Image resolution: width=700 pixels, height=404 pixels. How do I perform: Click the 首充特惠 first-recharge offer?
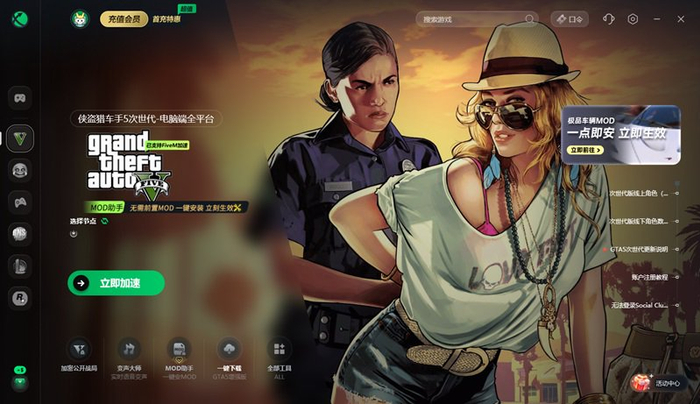coord(166,18)
